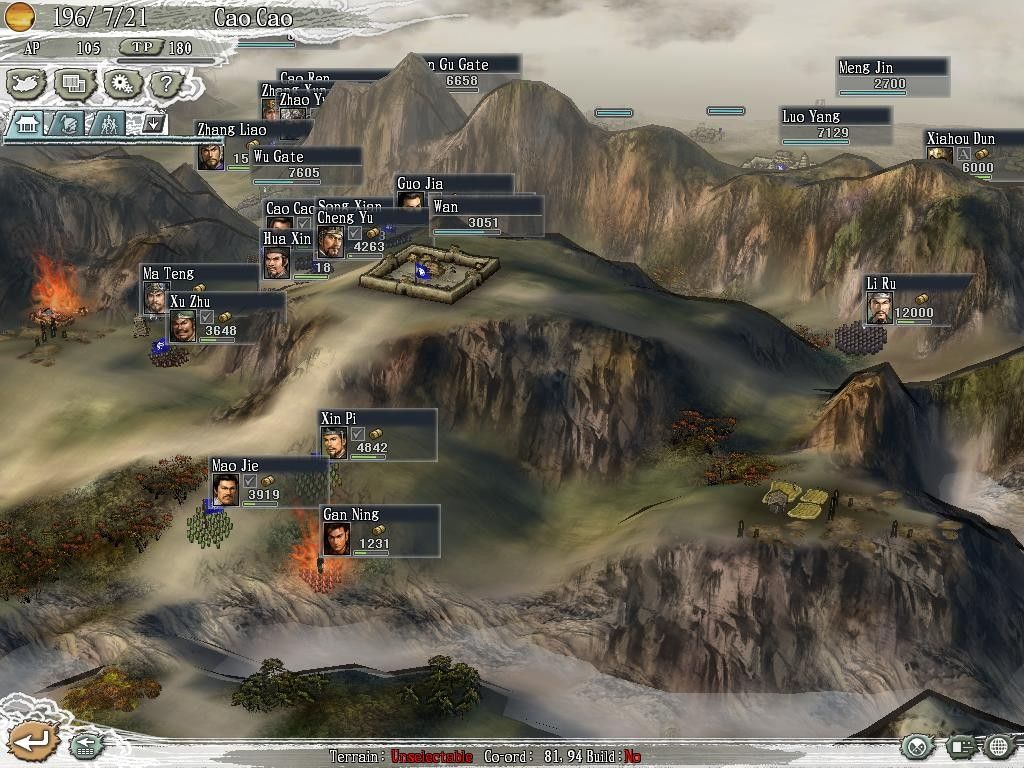Open the globe grid map button
The height and width of the screenshot is (768, 1024).
998,746
